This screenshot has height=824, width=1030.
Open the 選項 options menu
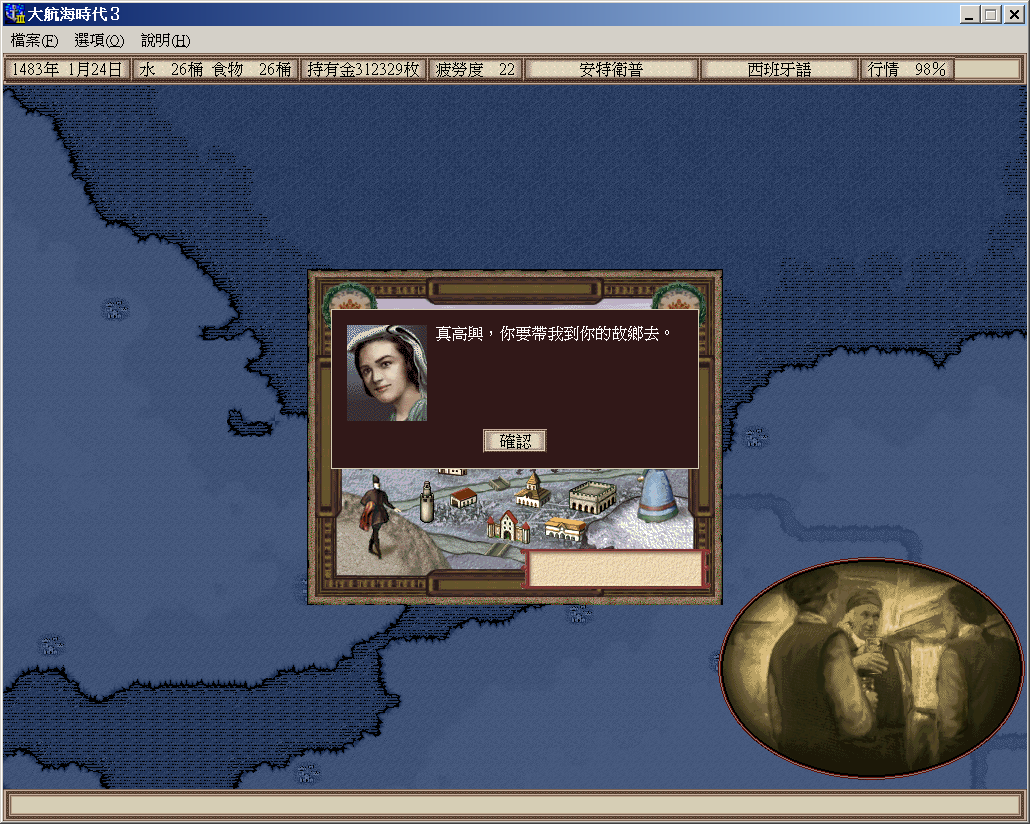(x=99, y=41)
